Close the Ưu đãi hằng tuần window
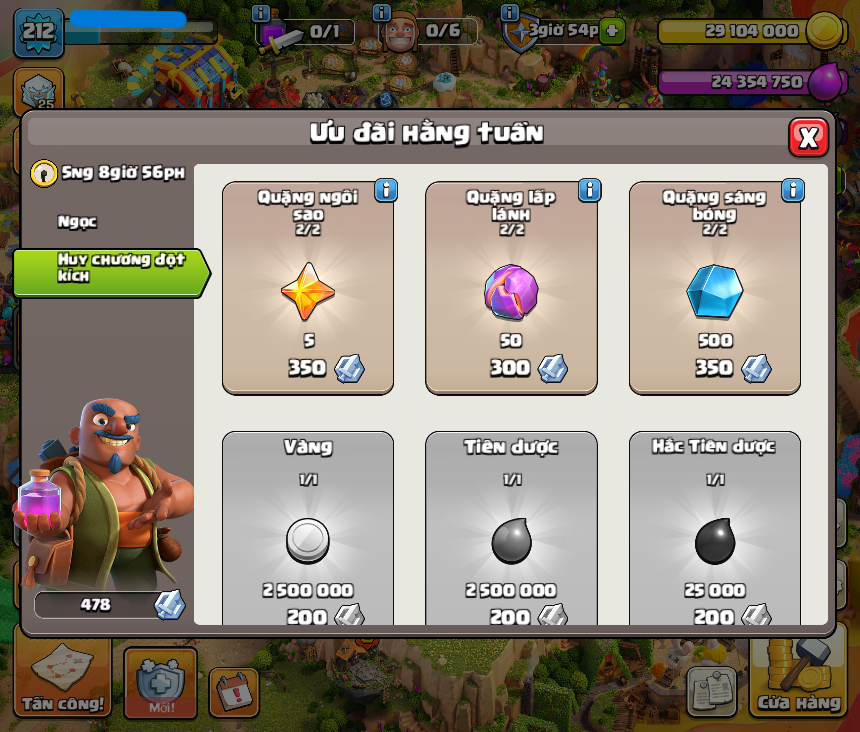The height and width of the screenshot is (732, 860). [x=808, y=137]
